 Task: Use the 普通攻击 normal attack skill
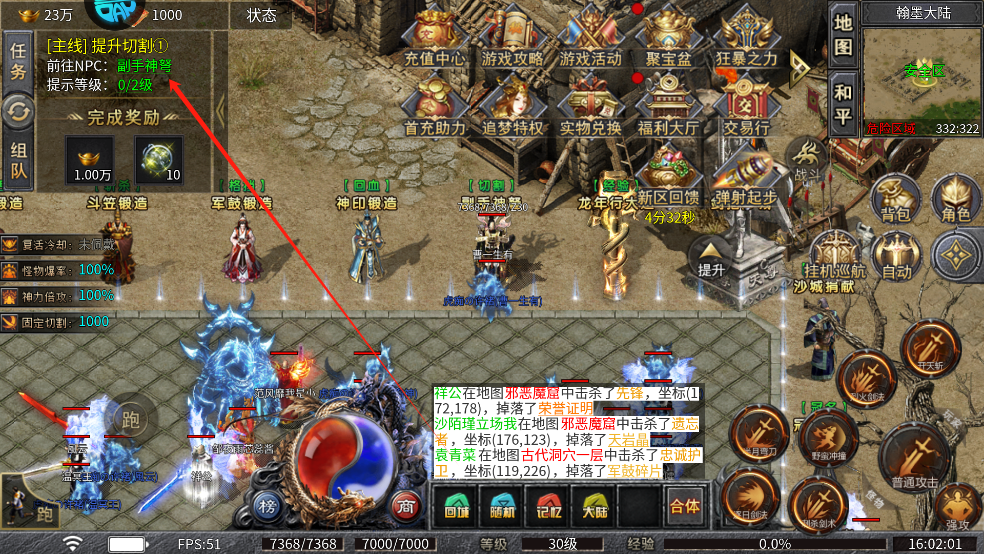pyautogui.click(x=913, y=456)
